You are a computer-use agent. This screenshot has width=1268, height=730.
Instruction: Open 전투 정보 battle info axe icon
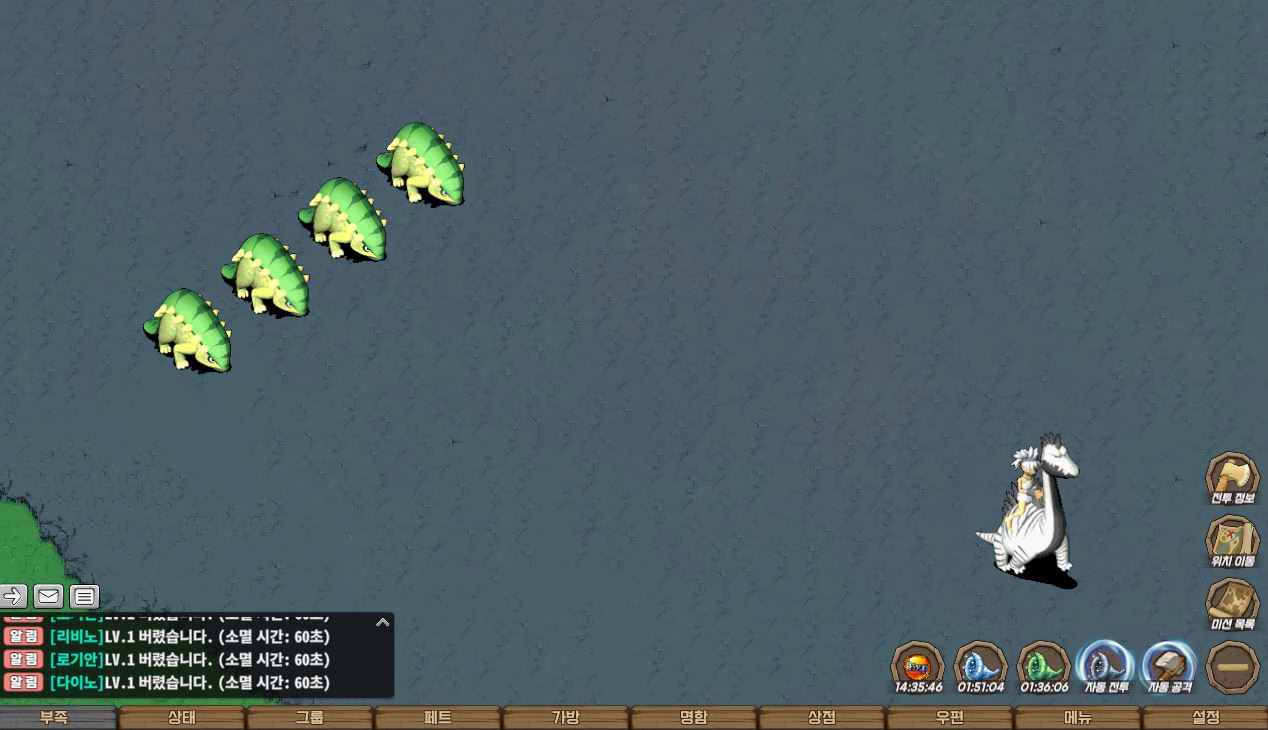tap(1232, 478)
